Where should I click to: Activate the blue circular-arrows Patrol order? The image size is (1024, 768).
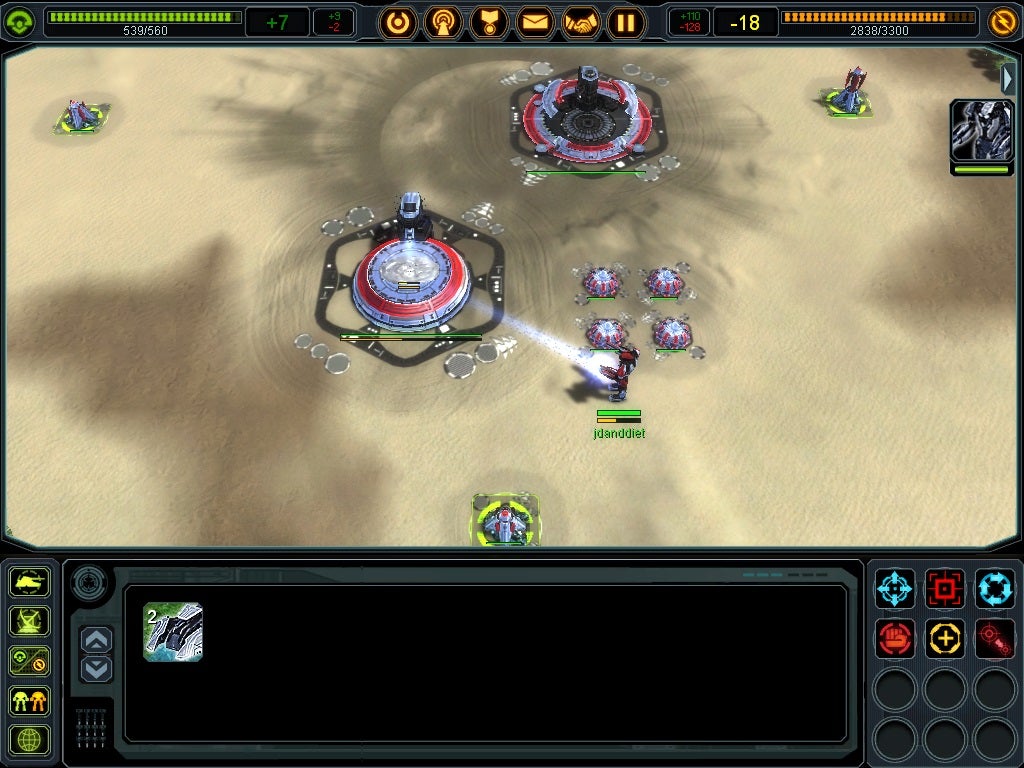(x=995, y=588)
